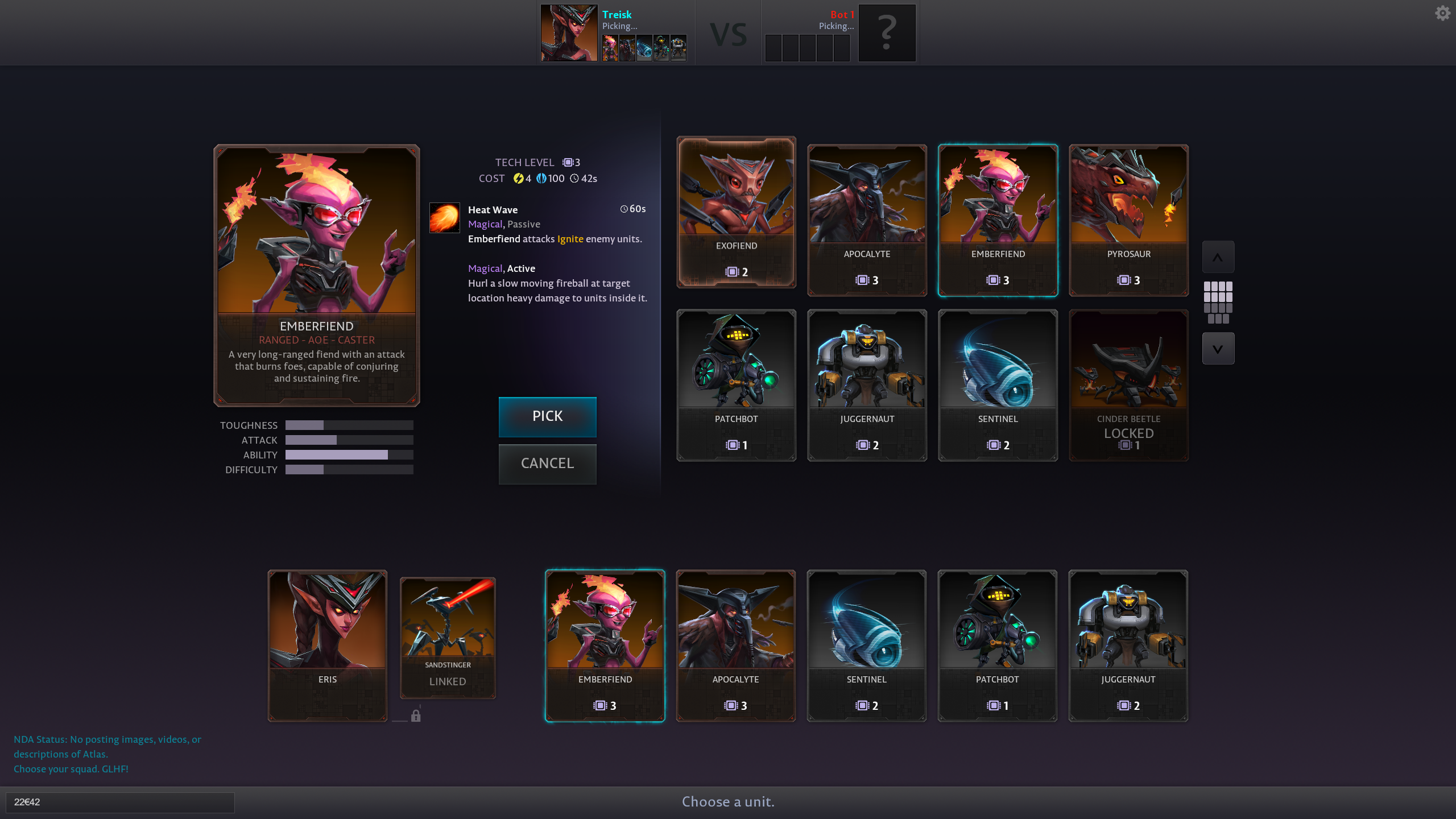The height and width of the screenshot is (819, 1456).
Task: Click Bot 1's unknown hero portrait
Action: [887, 33]
